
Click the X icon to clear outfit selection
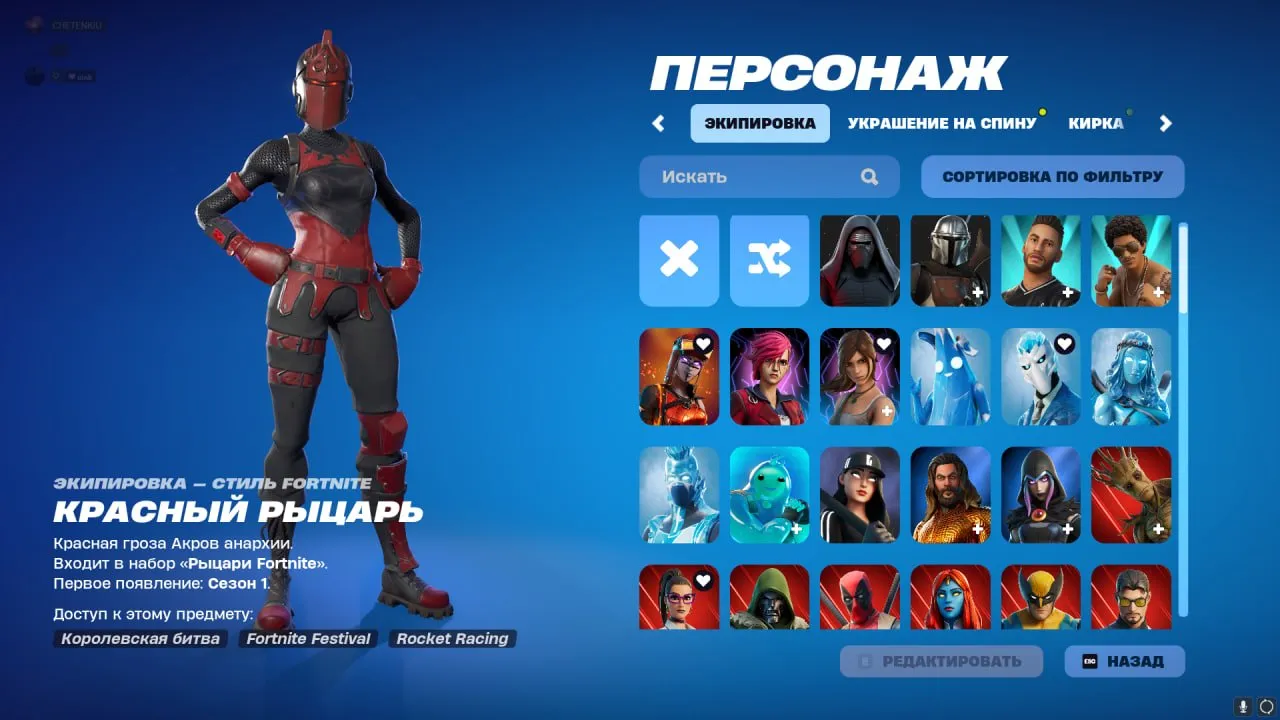(679, 261)
